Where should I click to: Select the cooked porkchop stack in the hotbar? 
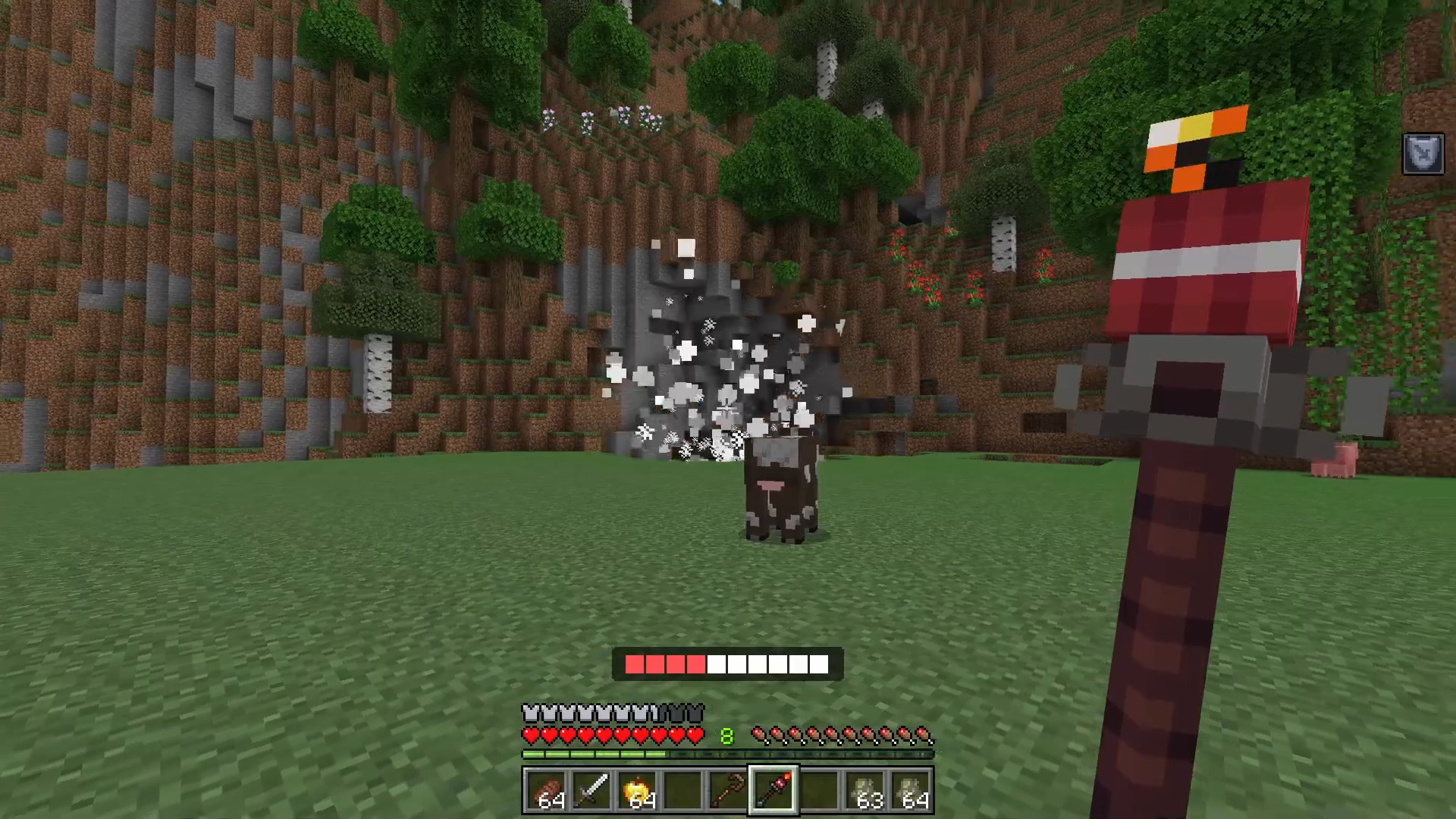[548, 791]
